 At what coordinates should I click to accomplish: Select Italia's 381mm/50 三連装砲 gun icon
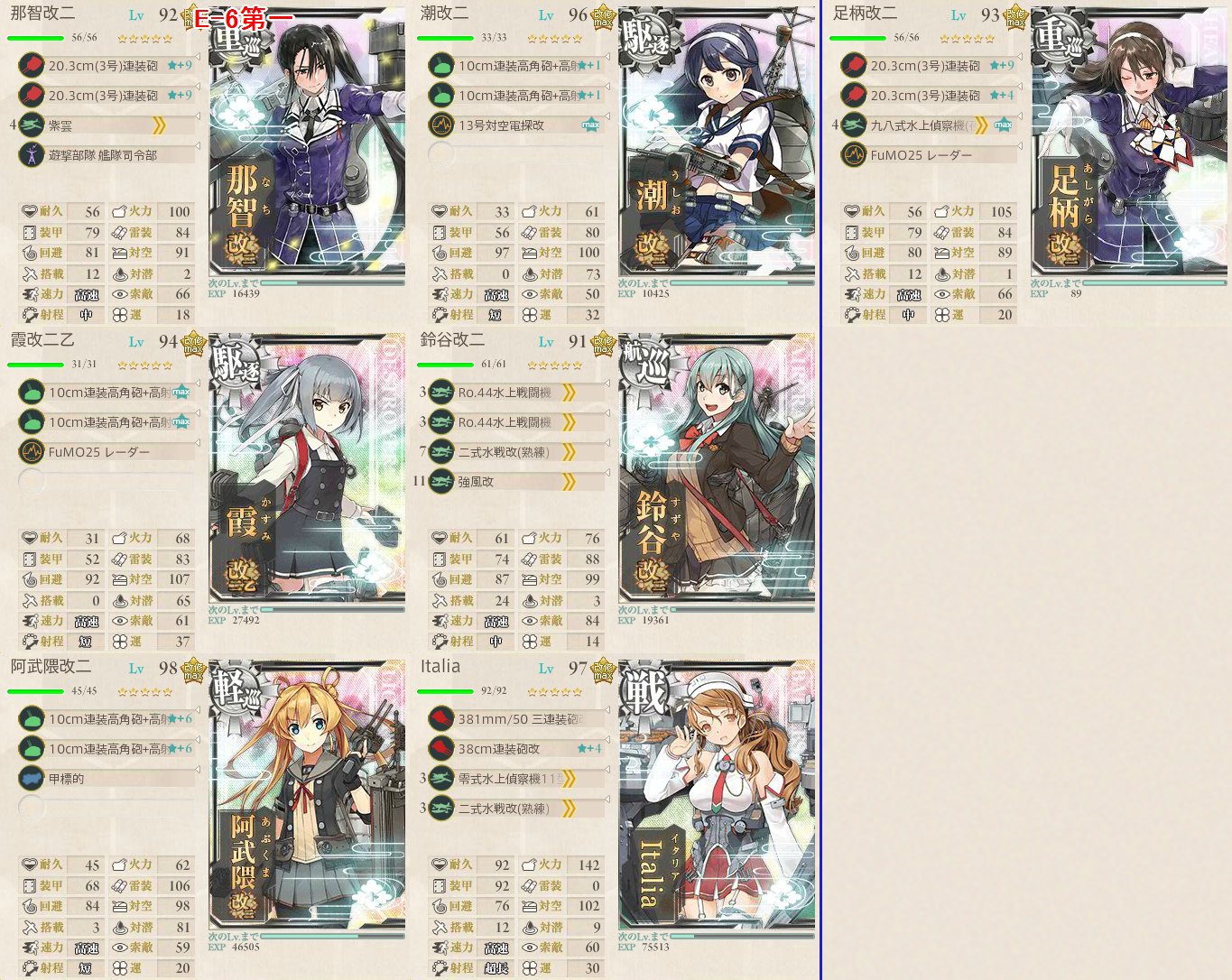[x=440, y=718]
